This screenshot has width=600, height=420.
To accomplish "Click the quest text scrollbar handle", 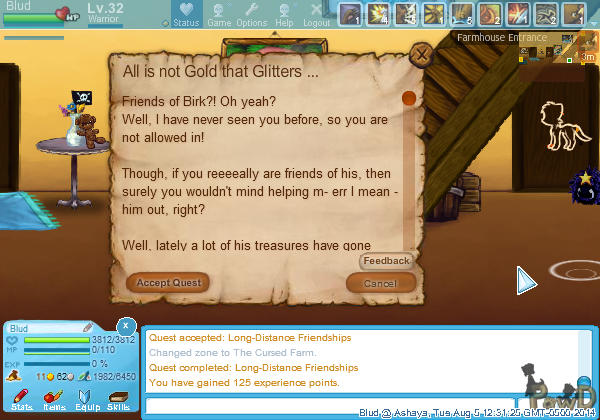I will point(408,98).
